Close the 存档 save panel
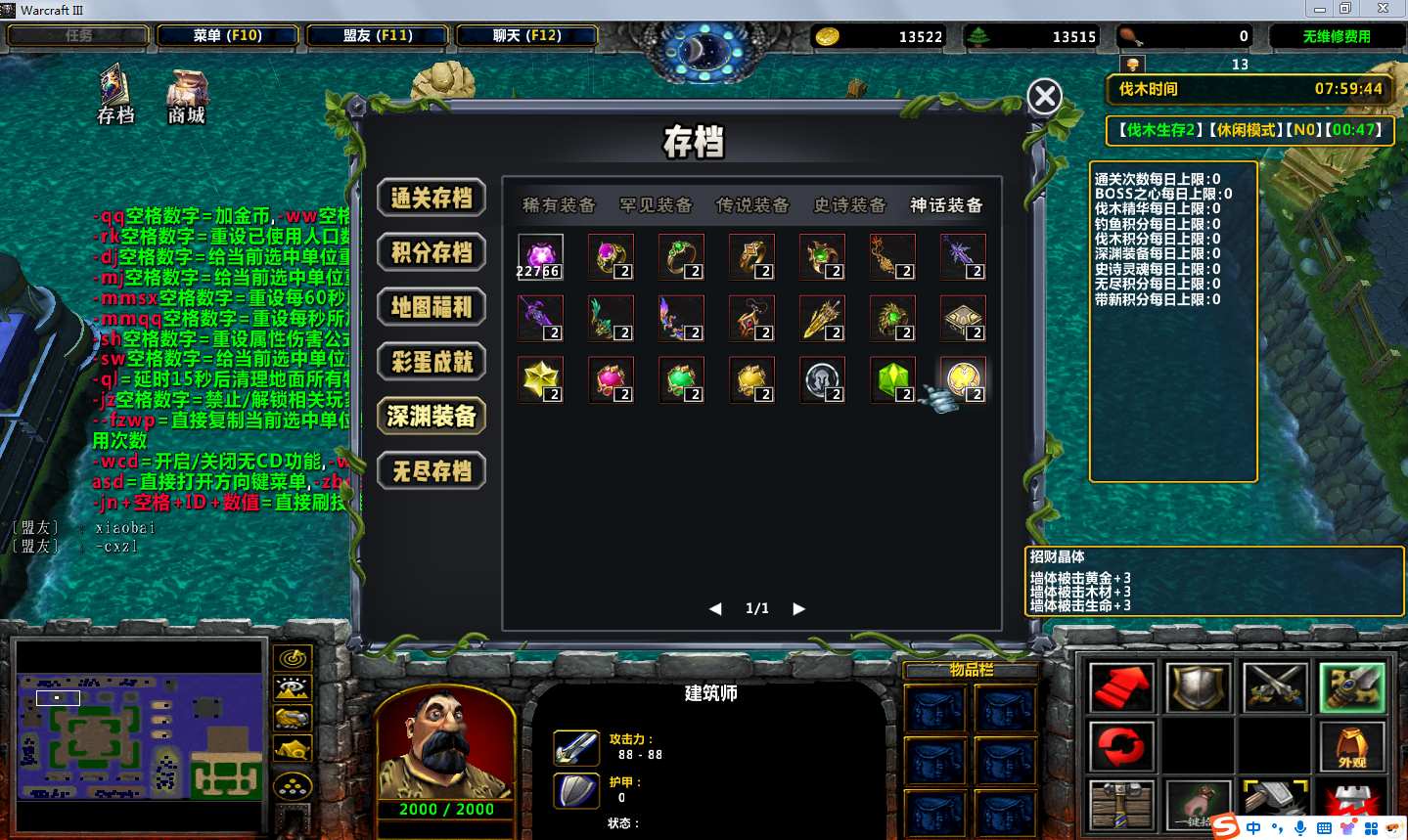Screen dimensions: 1408x840 (1044, 96)
